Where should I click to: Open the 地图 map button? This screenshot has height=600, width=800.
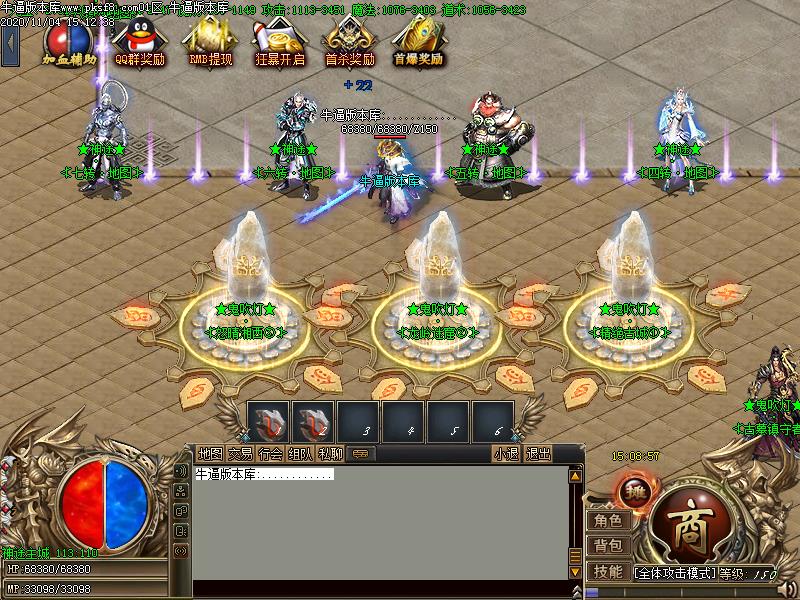point(210,453)
